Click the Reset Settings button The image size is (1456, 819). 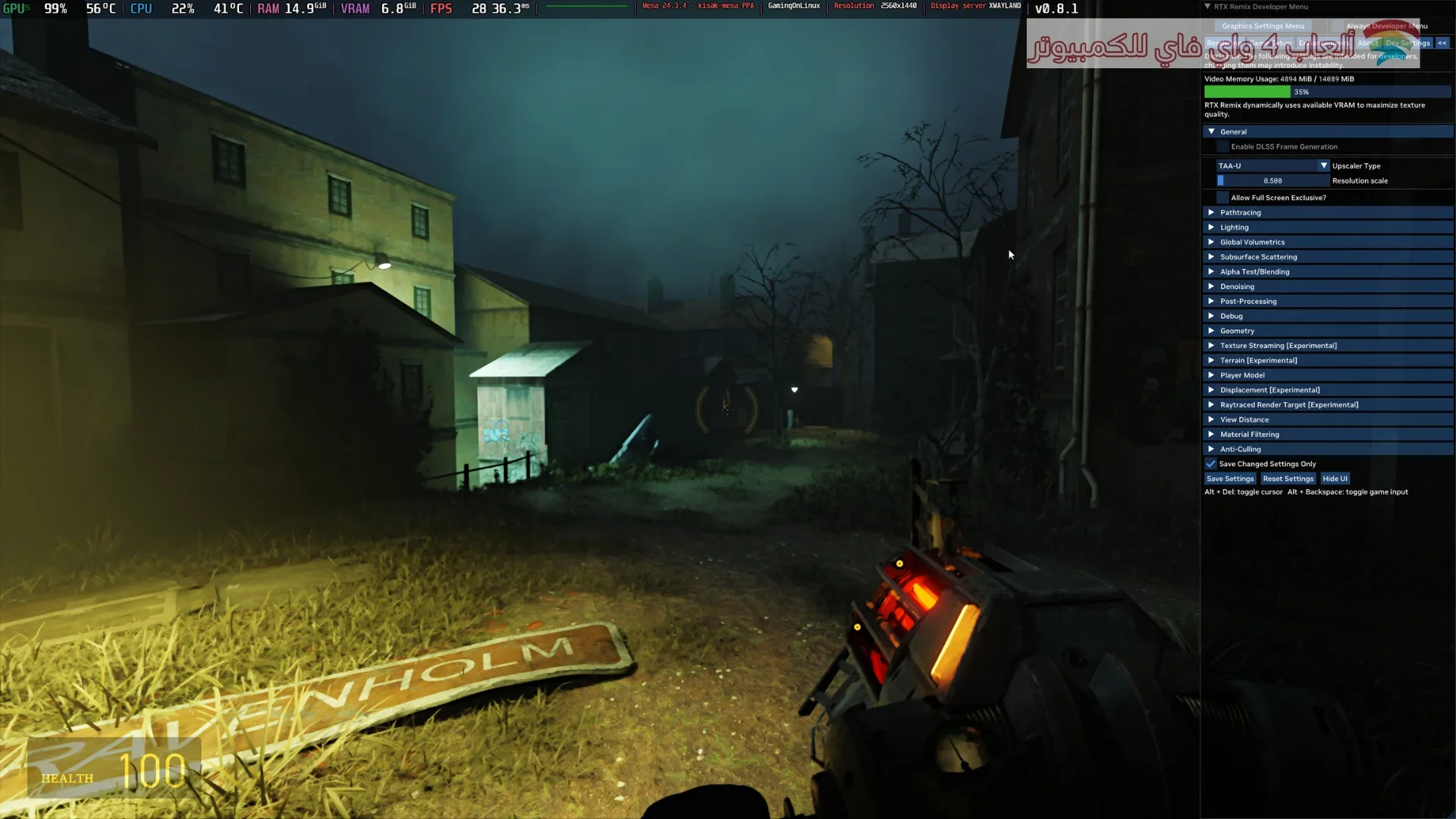click(x=1288, y=479)
